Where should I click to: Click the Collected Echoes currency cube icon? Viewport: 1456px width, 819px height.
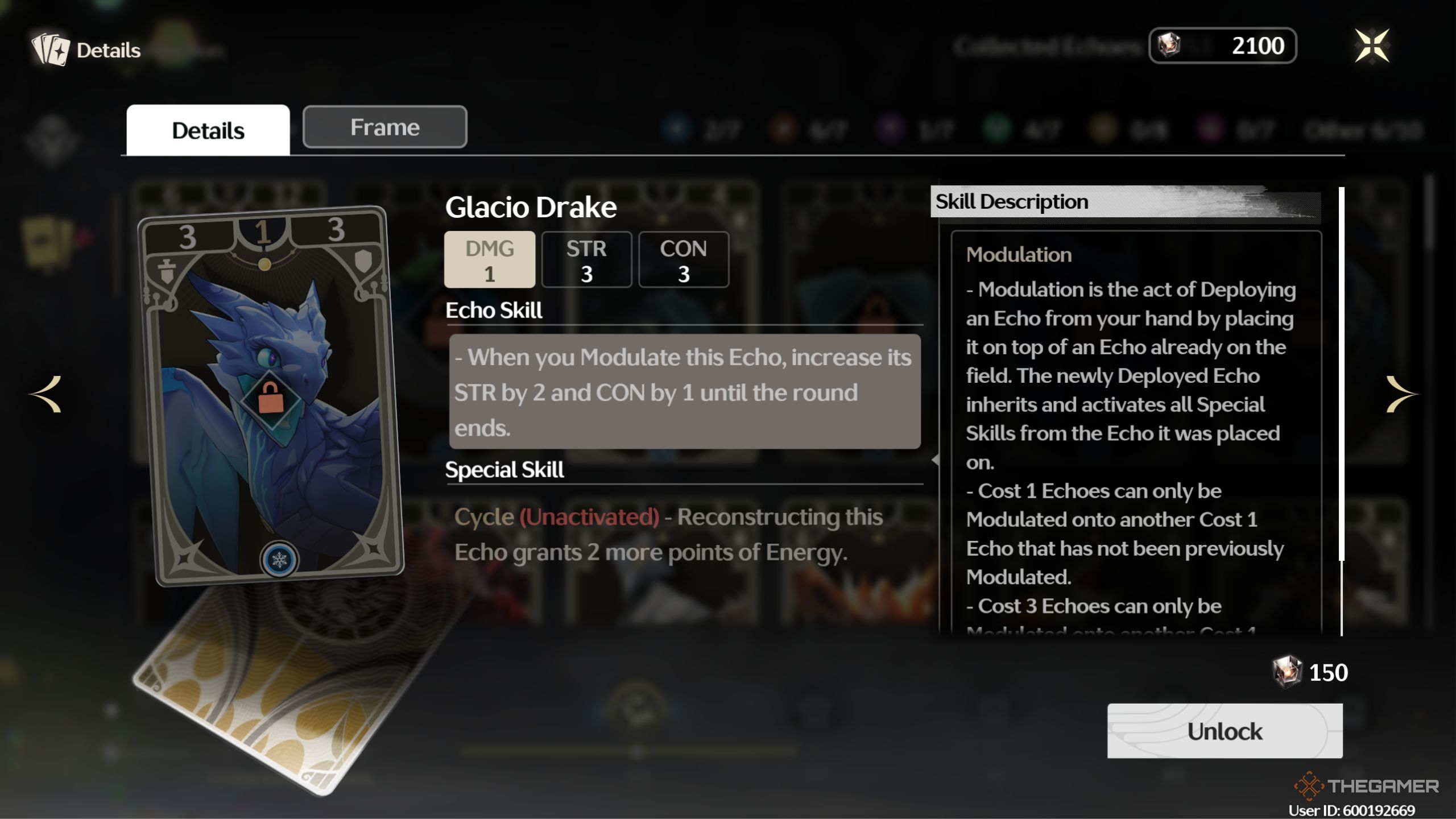point(1169,45)
